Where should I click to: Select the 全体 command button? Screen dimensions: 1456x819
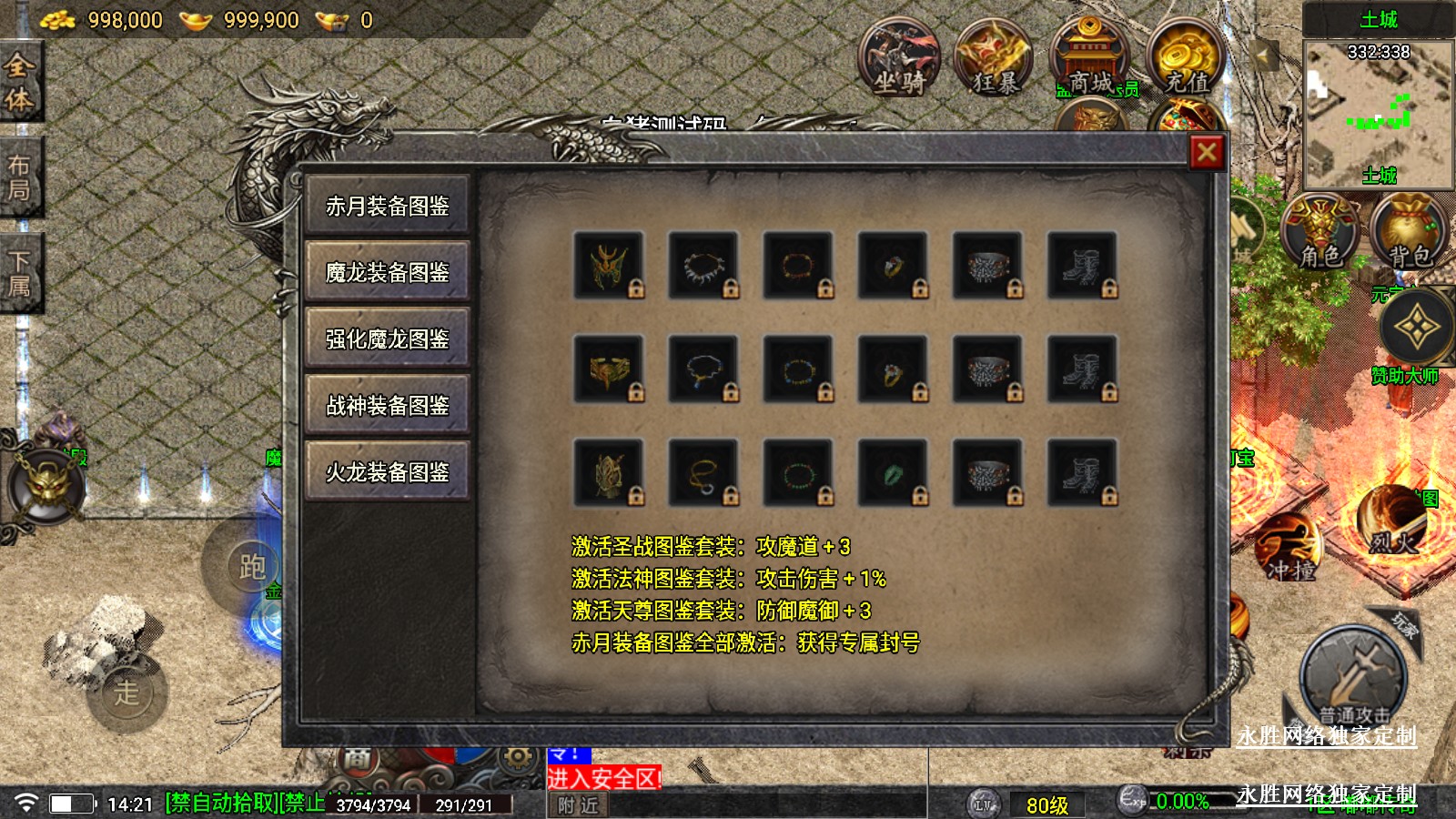click(x=20, y=82)
